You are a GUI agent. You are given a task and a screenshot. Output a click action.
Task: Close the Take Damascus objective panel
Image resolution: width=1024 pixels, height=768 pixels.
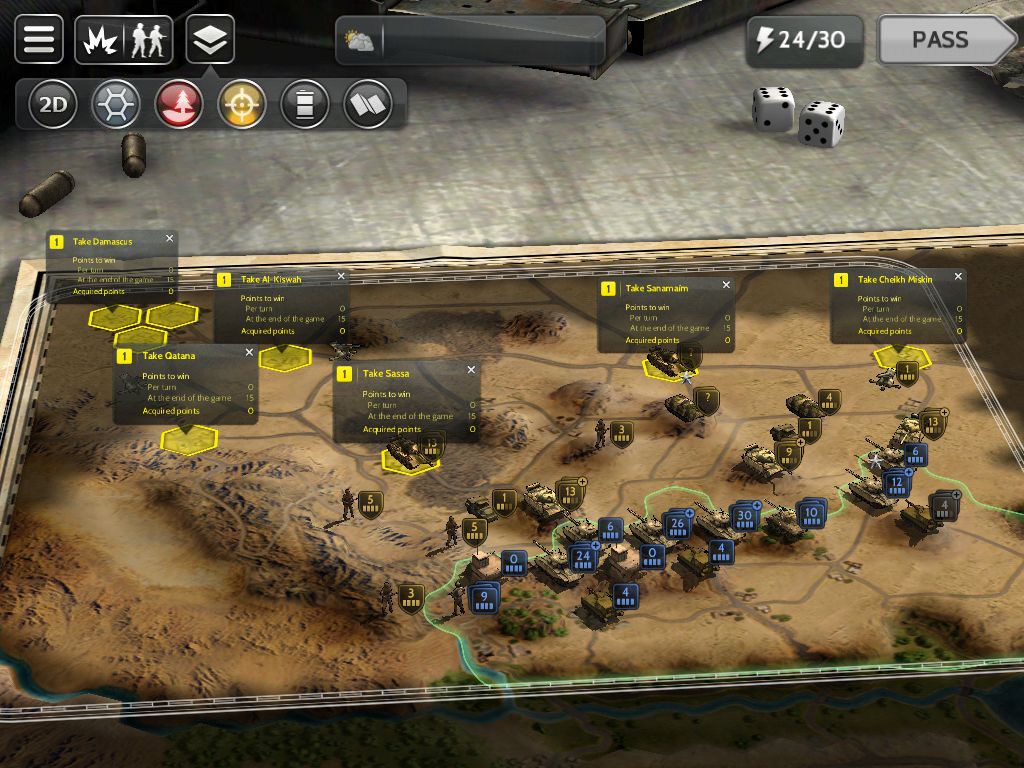point(170,239)
